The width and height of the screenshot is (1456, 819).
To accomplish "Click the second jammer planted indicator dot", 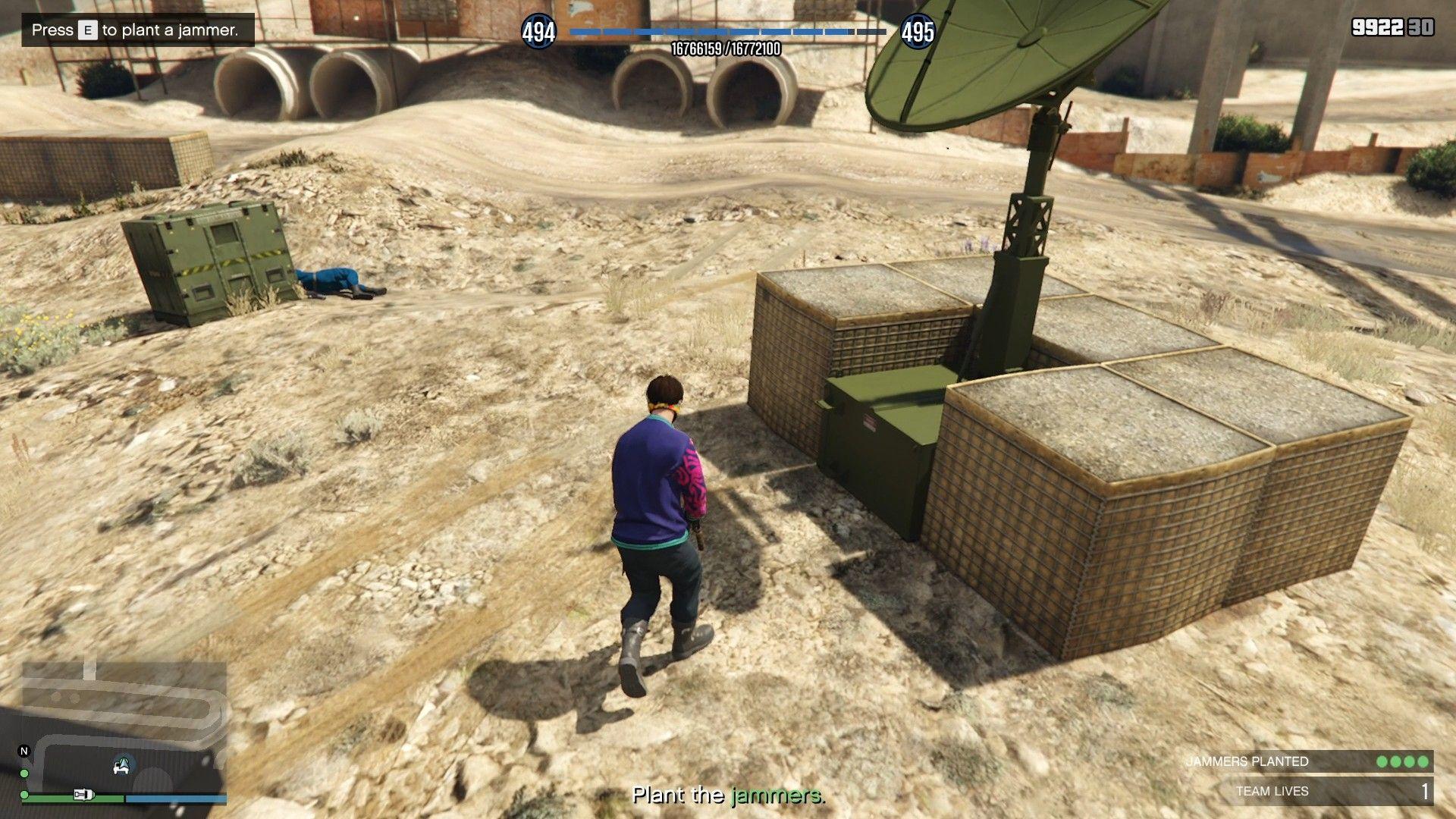I will (x=1395, y=761).
